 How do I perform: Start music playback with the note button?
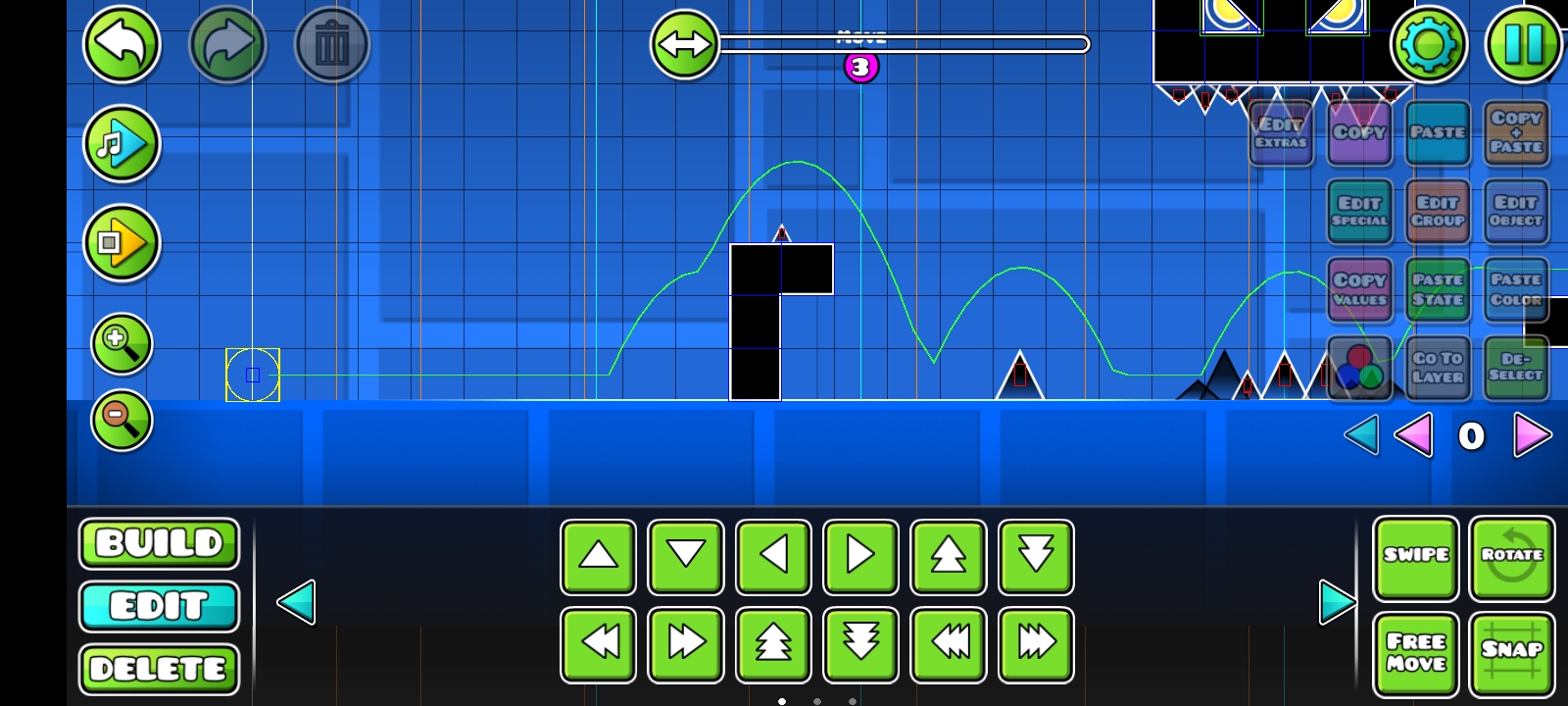[x=122, y=145]
